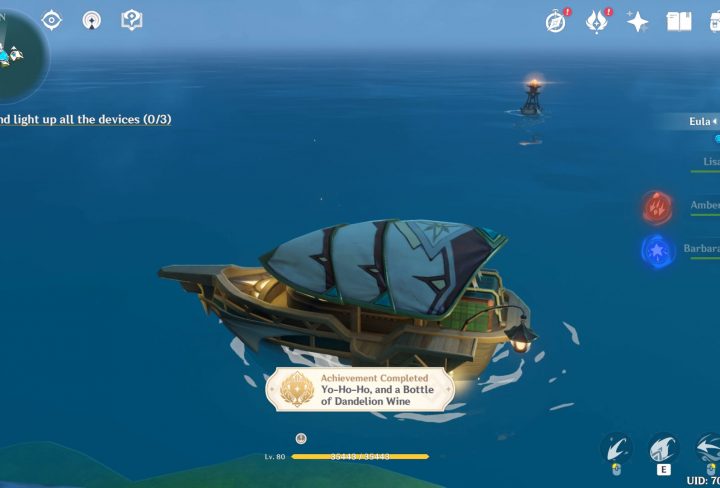Click the eye-shaped navigation icon
The image size is (720, 488).
(x=51, y=19)
